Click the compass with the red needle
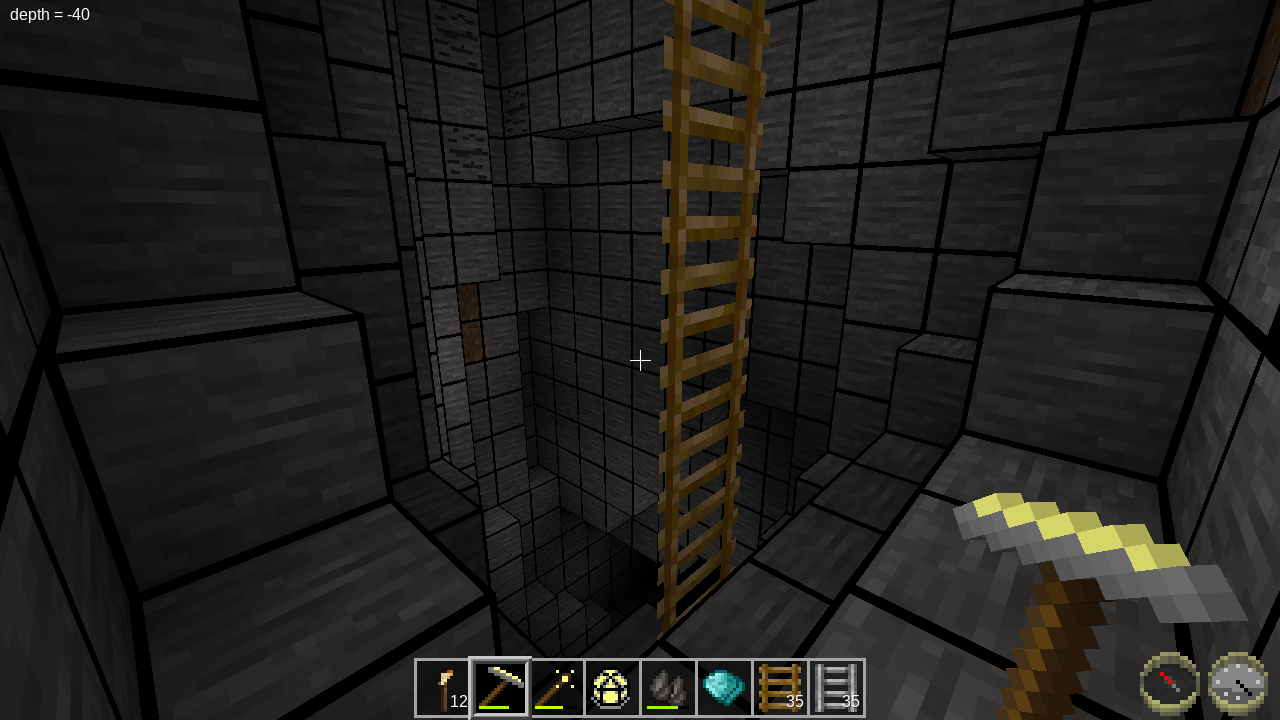This screenshot has height=720, width=1280. [1170, 683]
